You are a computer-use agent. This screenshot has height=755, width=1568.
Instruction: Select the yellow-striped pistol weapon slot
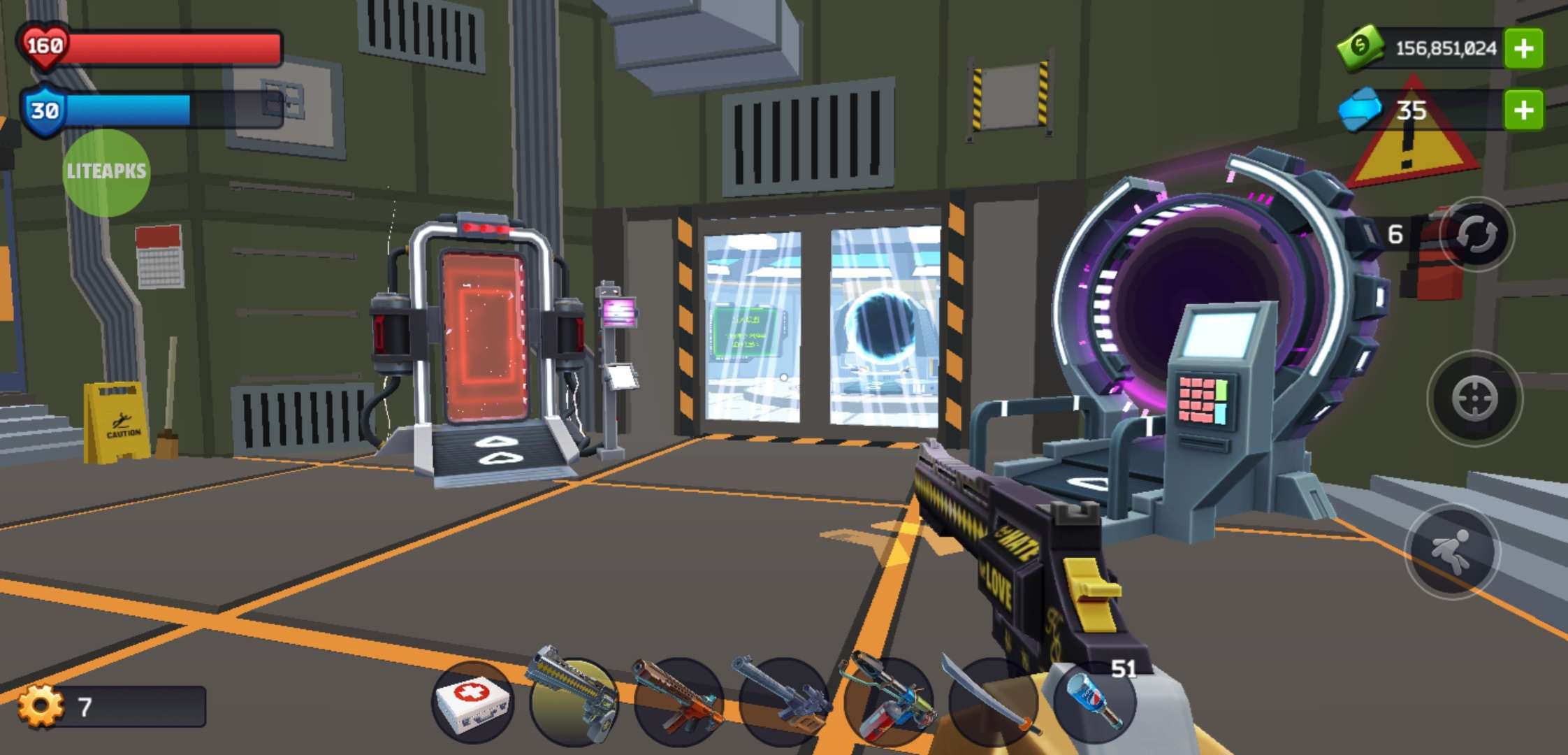point(574,699)
